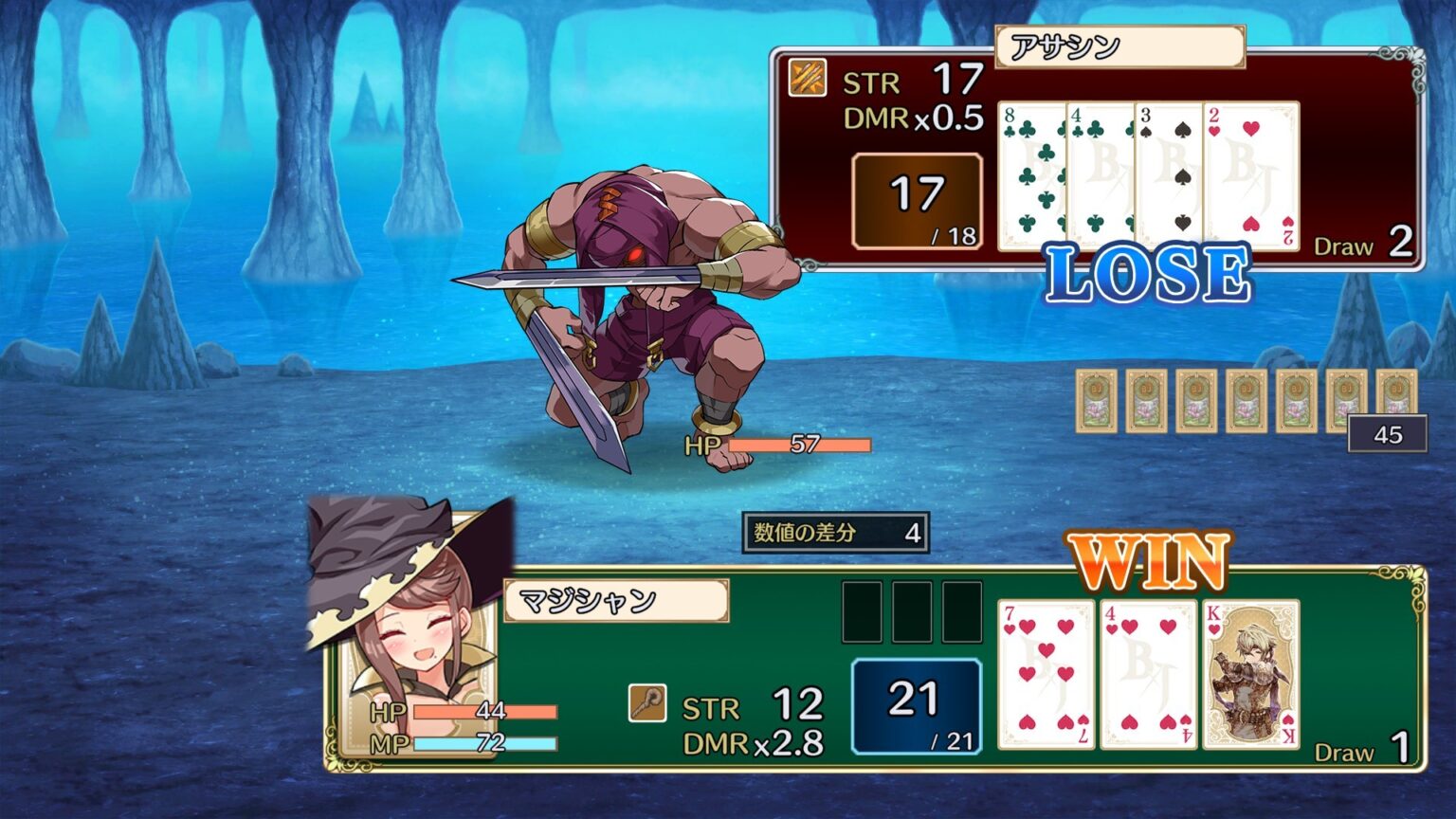Click the deck counter showing 45
Screen dimensions: 1456x819
[1387, 433]
